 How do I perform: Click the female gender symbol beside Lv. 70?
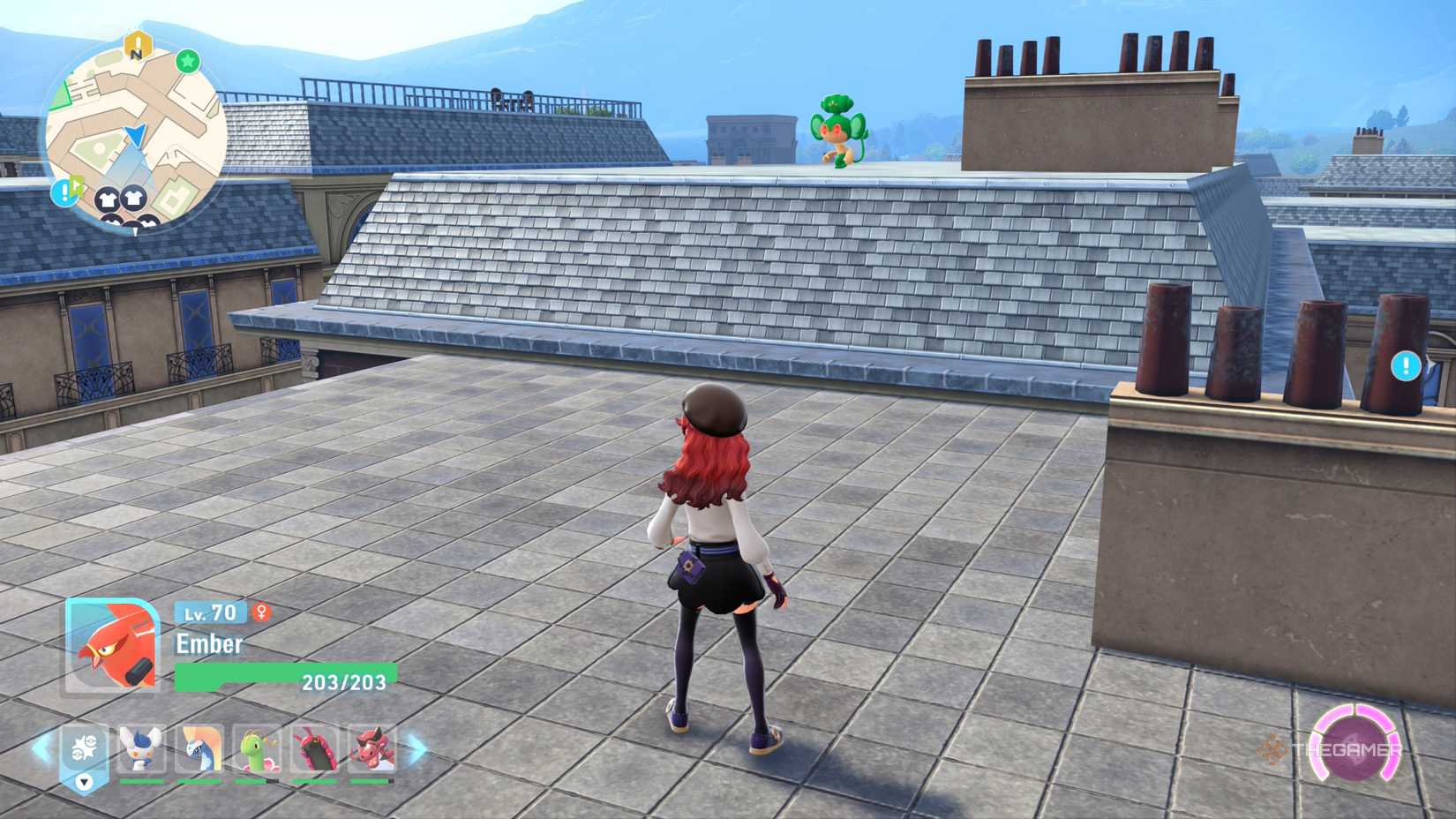(261, 612)
